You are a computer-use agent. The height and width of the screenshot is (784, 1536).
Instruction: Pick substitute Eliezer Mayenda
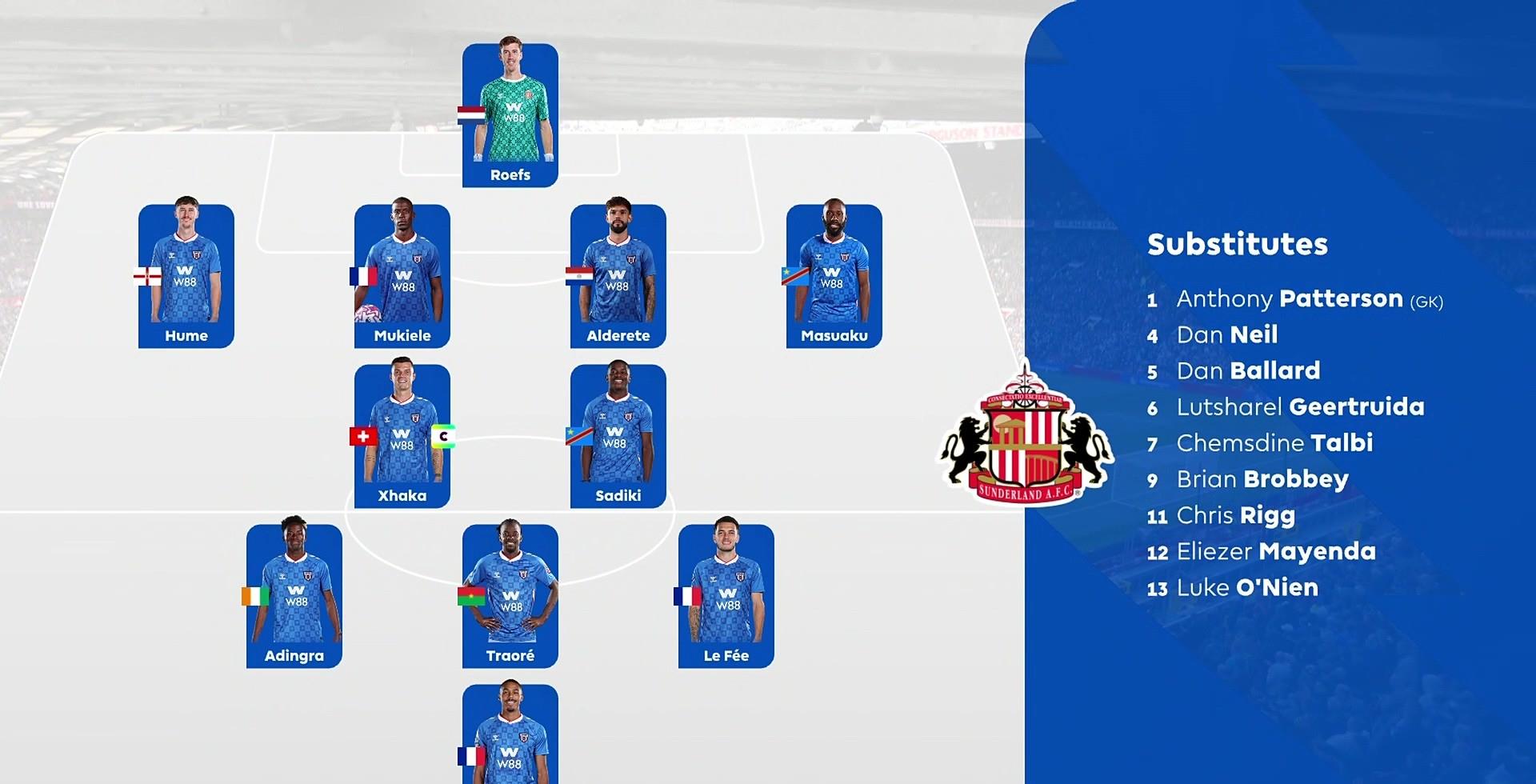coord(1276,552)
